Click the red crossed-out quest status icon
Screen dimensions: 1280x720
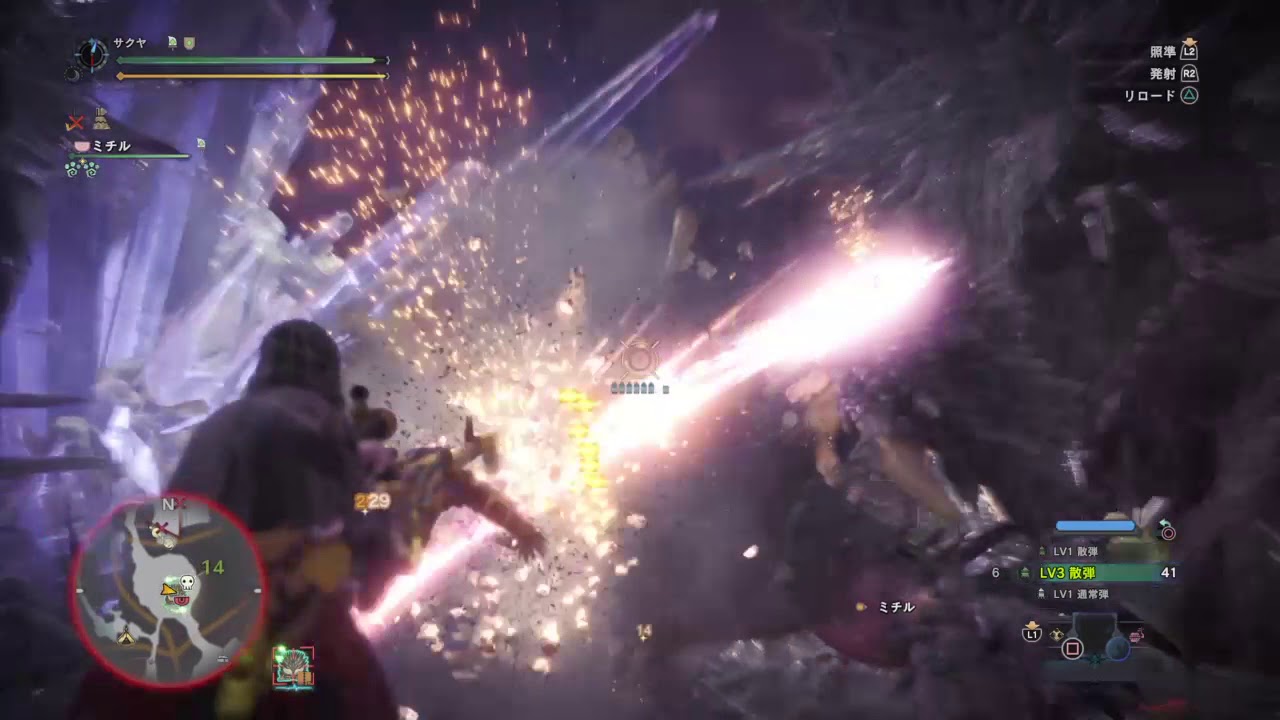[x=75, y=123]
